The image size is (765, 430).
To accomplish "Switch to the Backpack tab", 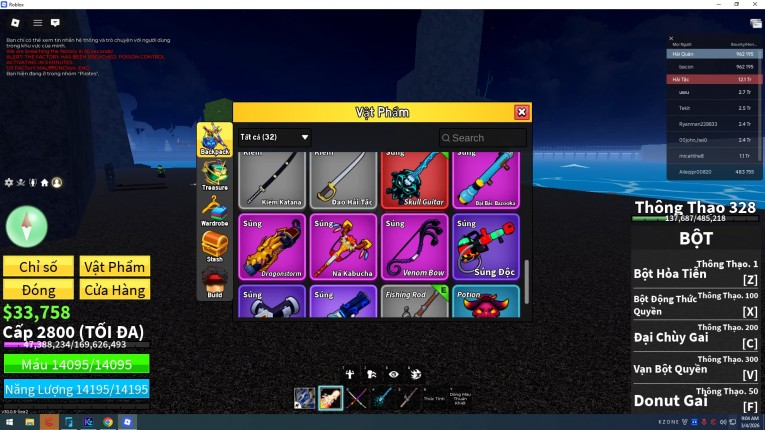I will 214,139.
